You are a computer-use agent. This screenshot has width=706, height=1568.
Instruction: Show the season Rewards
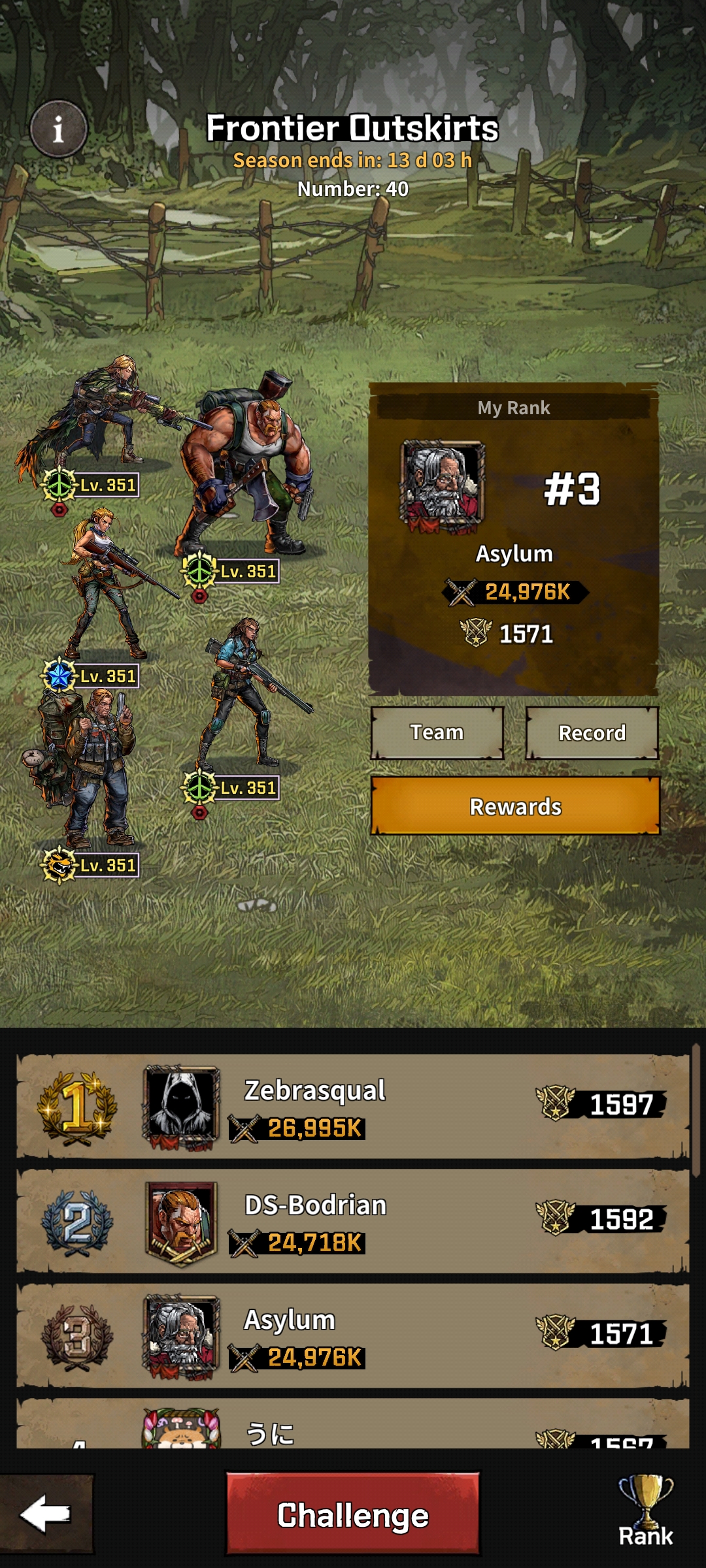(x=515, y=806)
